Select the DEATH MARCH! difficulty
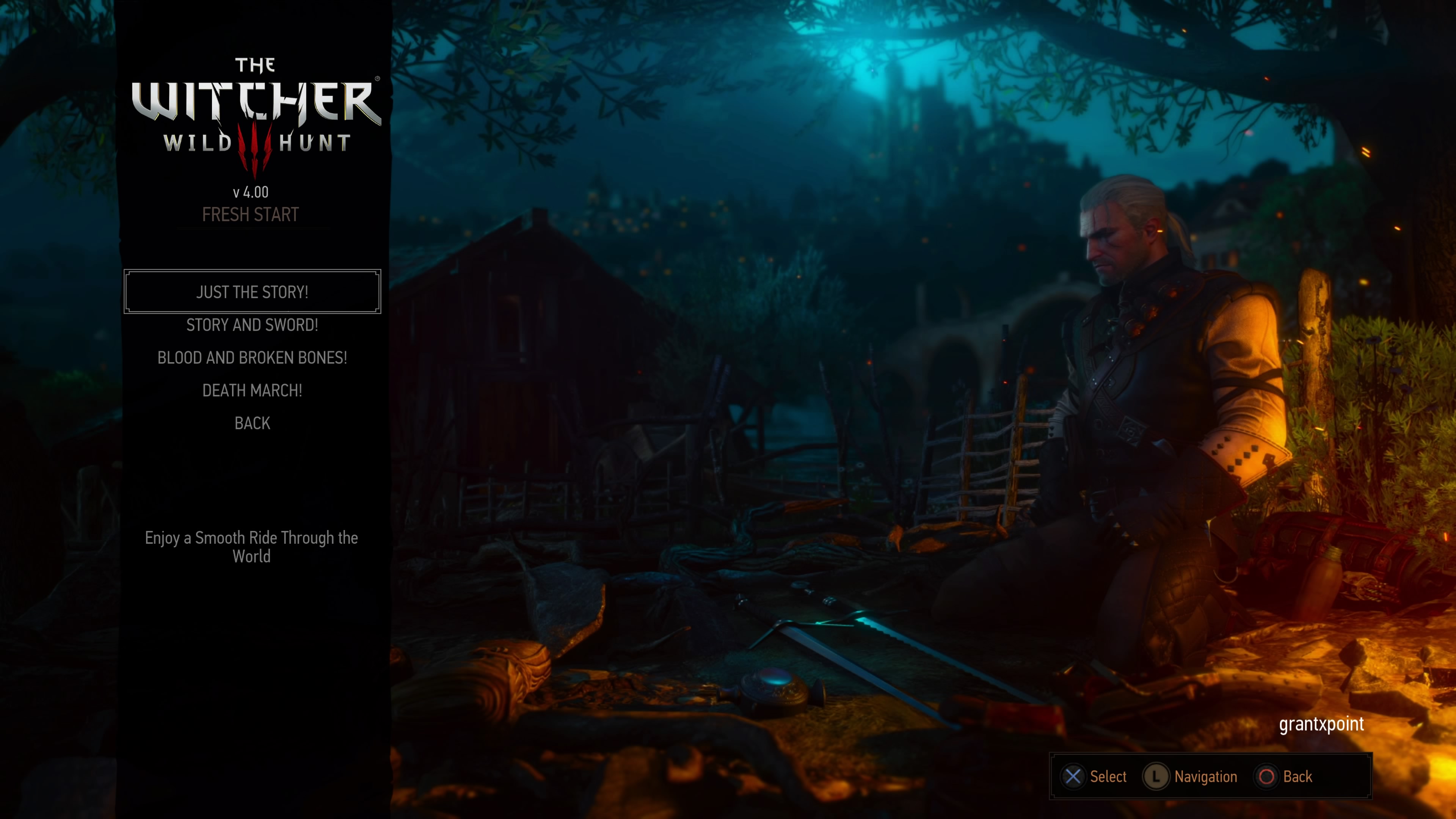The height and width of the screenshot is (819, 1456). pyautogui.click(x=252, y=391)
